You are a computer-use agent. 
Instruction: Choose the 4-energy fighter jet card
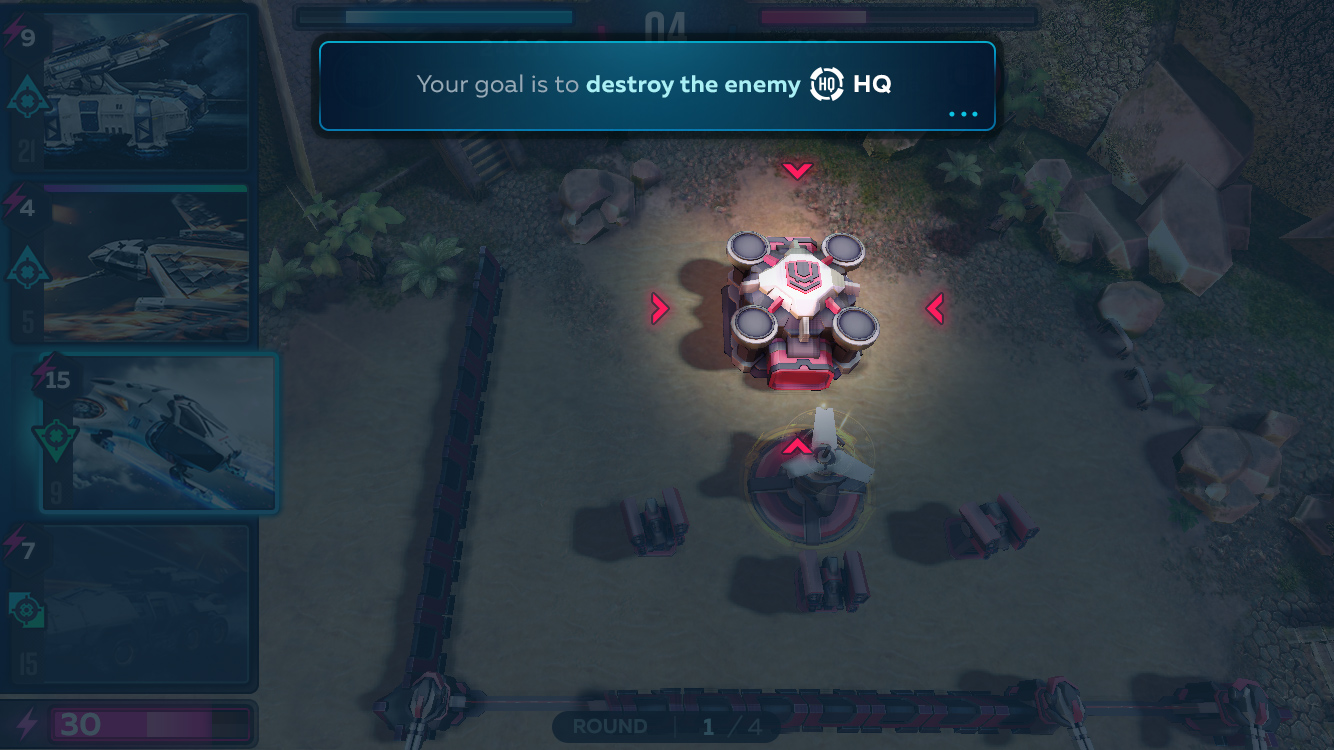coord(130,263)
